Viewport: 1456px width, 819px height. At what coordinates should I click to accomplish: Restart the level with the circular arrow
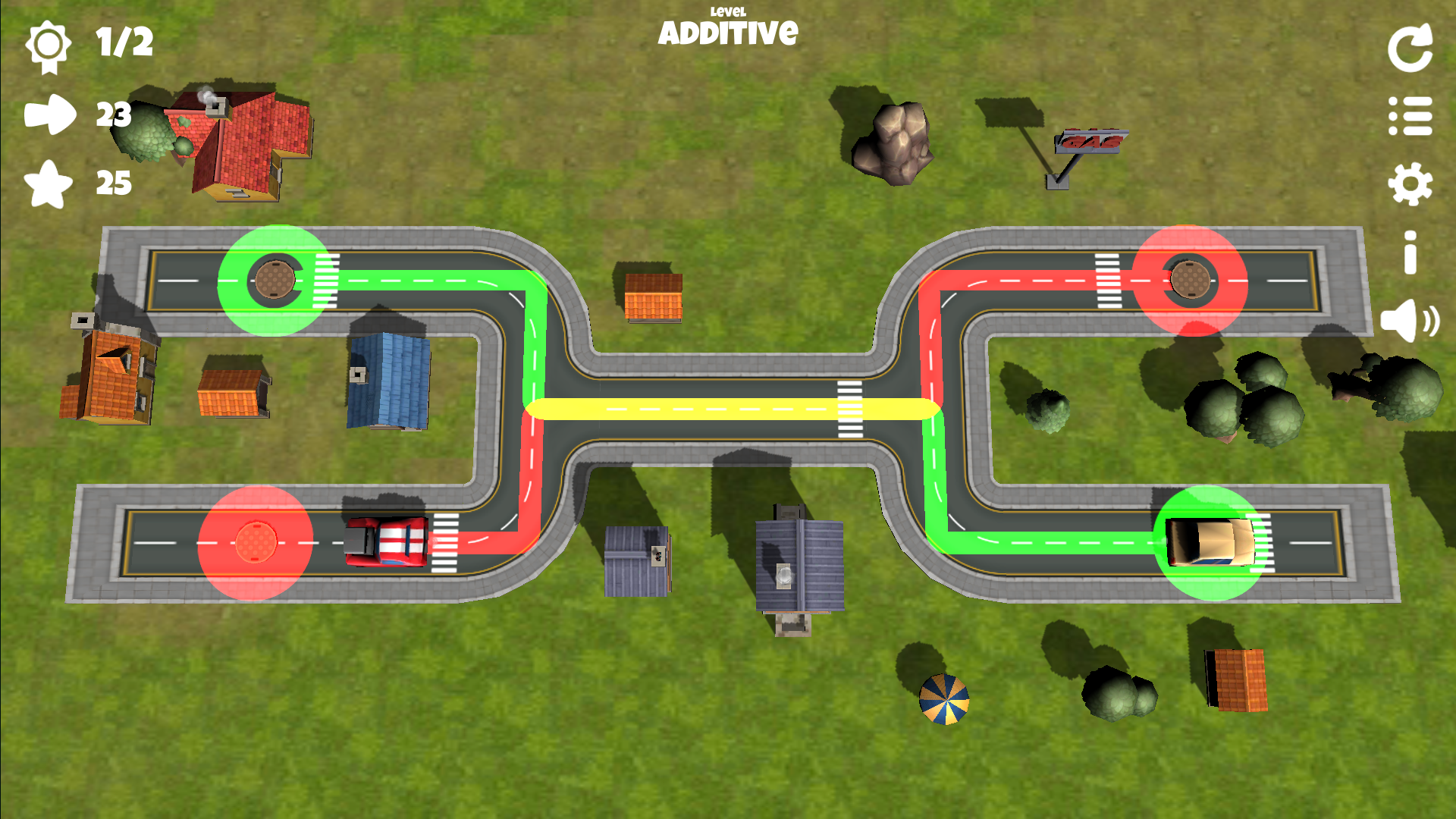1410,49
